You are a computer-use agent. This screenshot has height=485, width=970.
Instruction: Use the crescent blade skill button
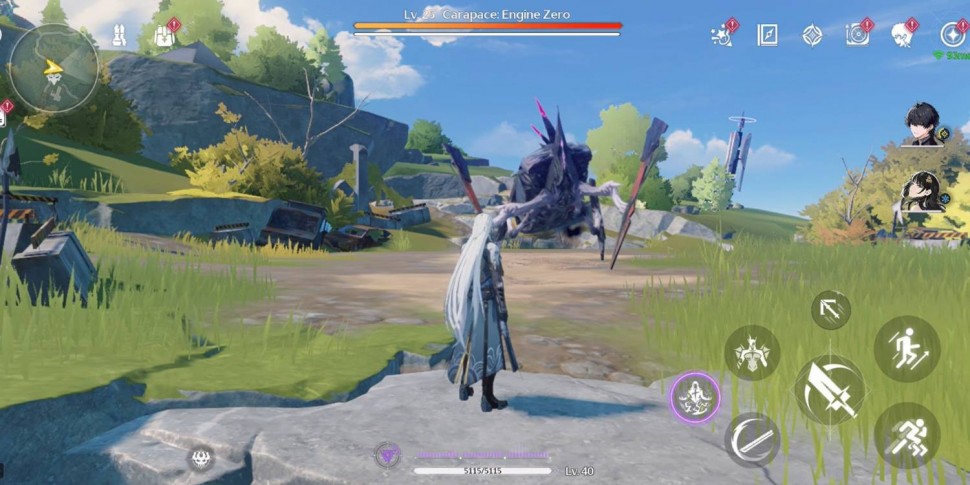pyautogui.click(x=752, y=439)
